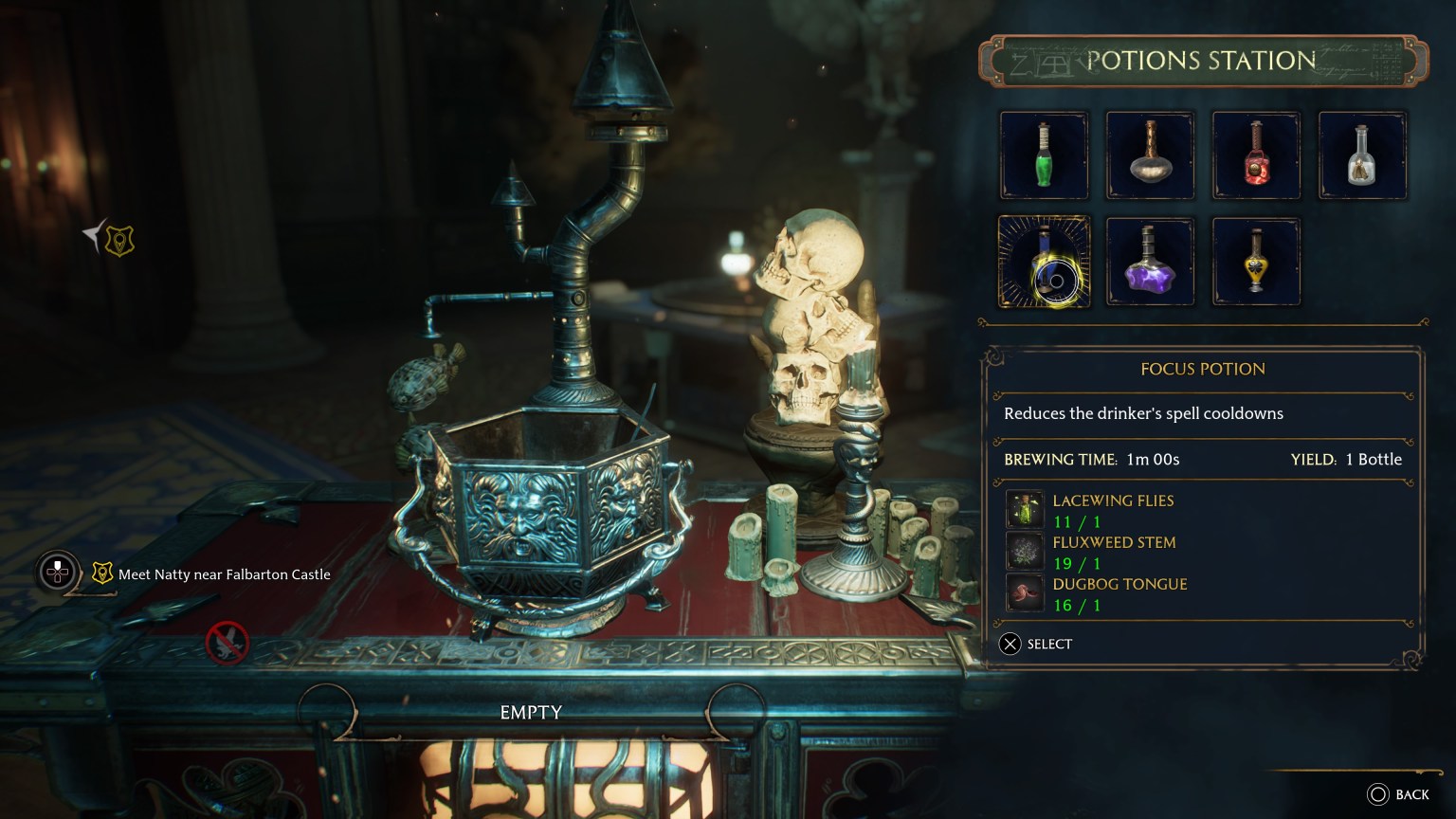Viewport: 1456px width, 819px height.
Task: Click the Fluxweed Stem ingredient icon
Action: [1025, 551]
